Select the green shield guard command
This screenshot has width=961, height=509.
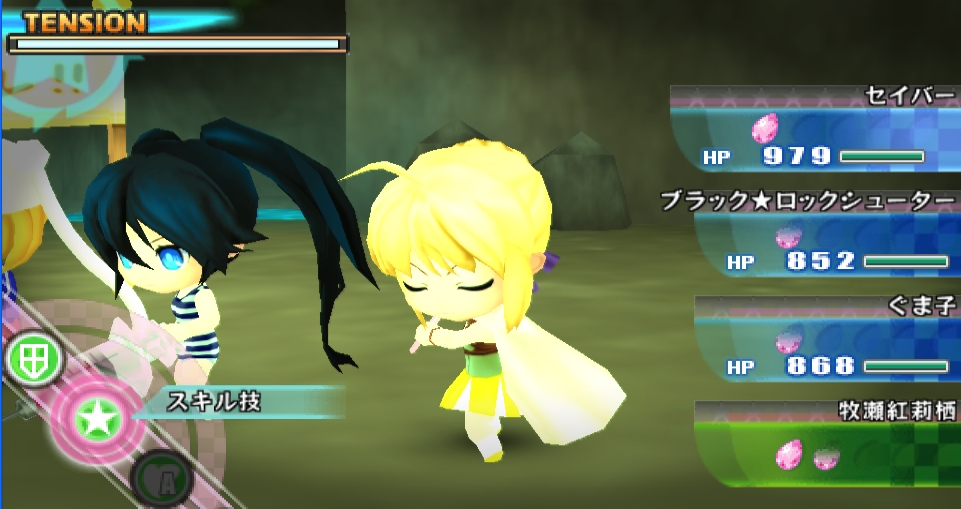pos(32,359)
